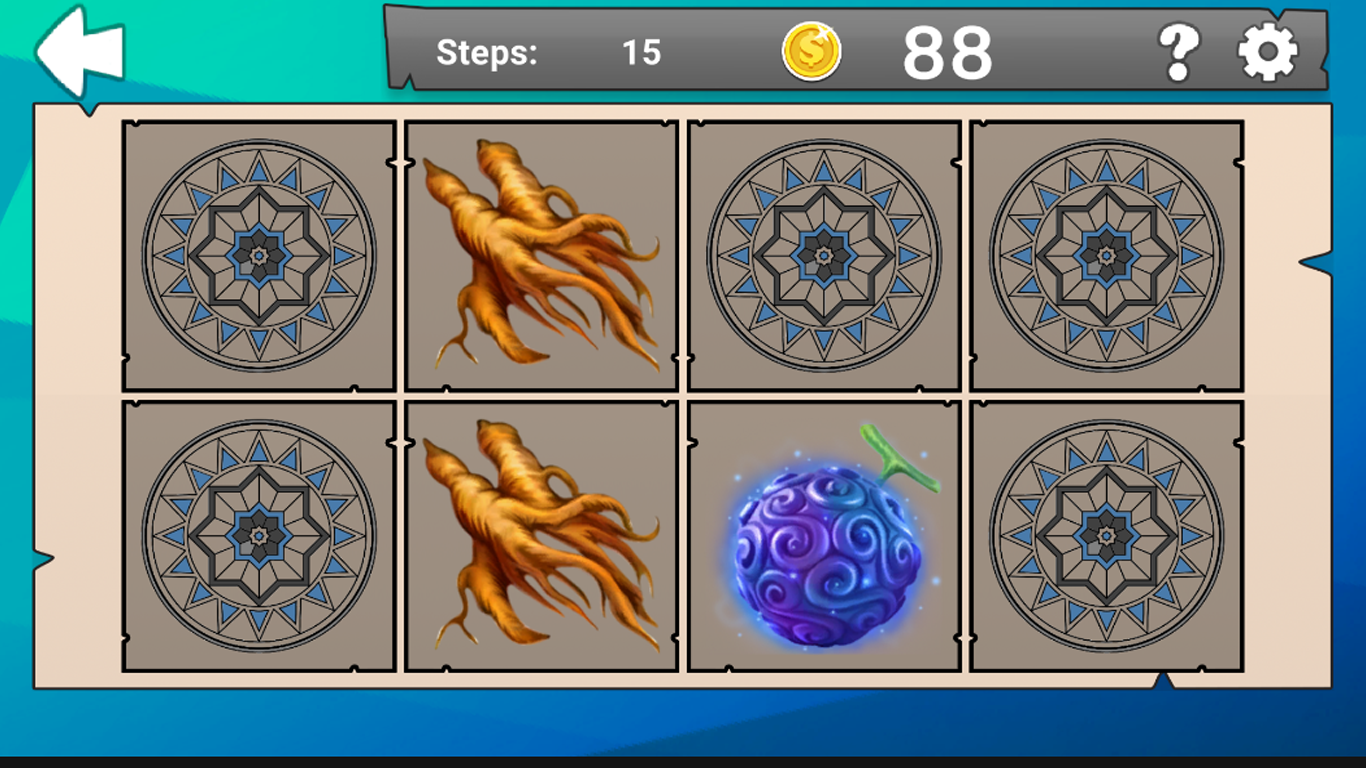Flip the last face-down card in the top row

click(x=1106, y=253)
